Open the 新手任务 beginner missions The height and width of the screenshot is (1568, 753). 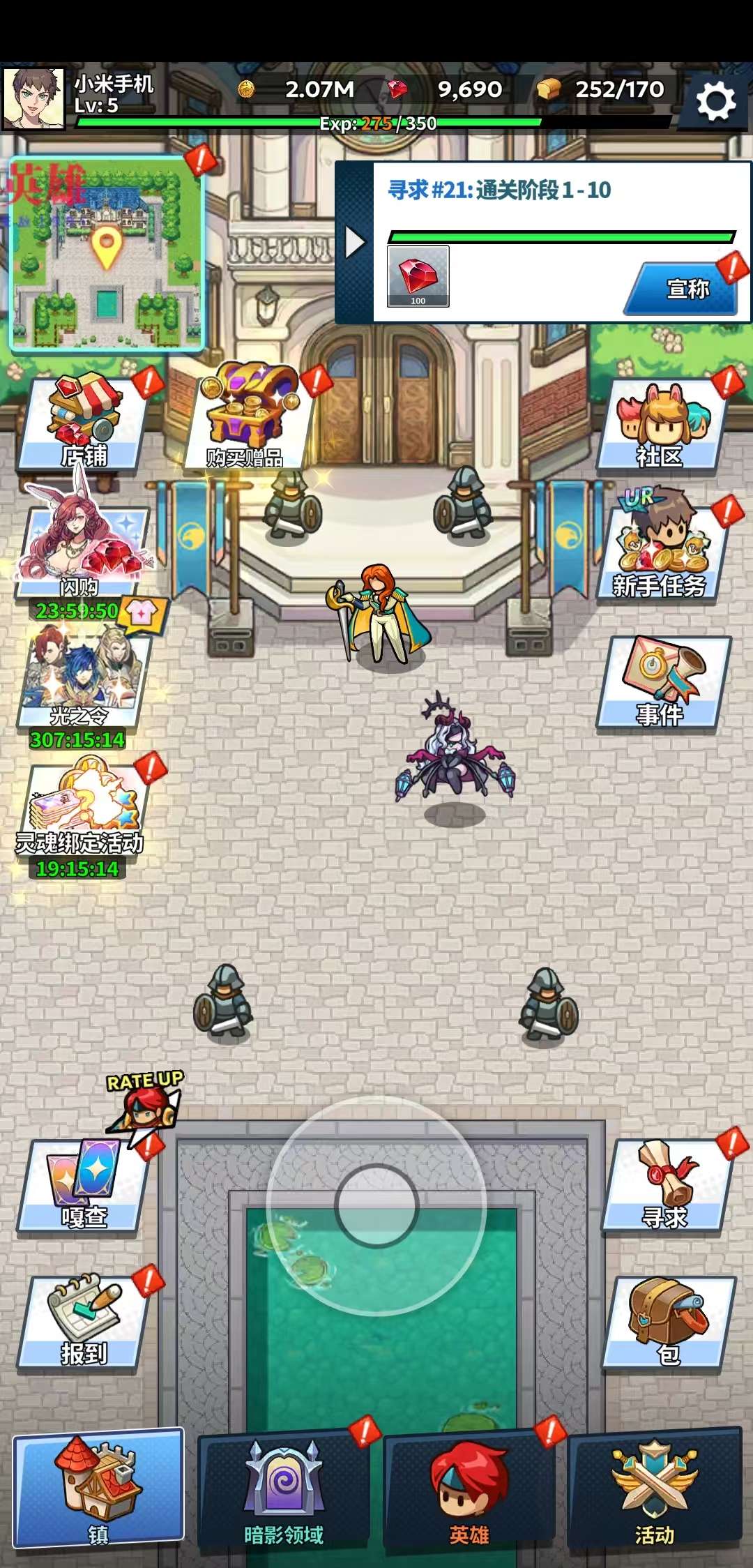click(x=660, y=551)
